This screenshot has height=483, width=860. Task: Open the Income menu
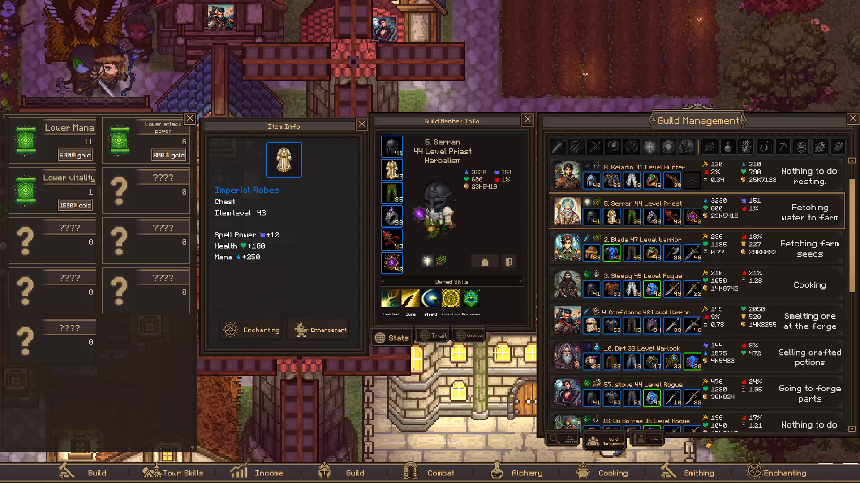258,473
